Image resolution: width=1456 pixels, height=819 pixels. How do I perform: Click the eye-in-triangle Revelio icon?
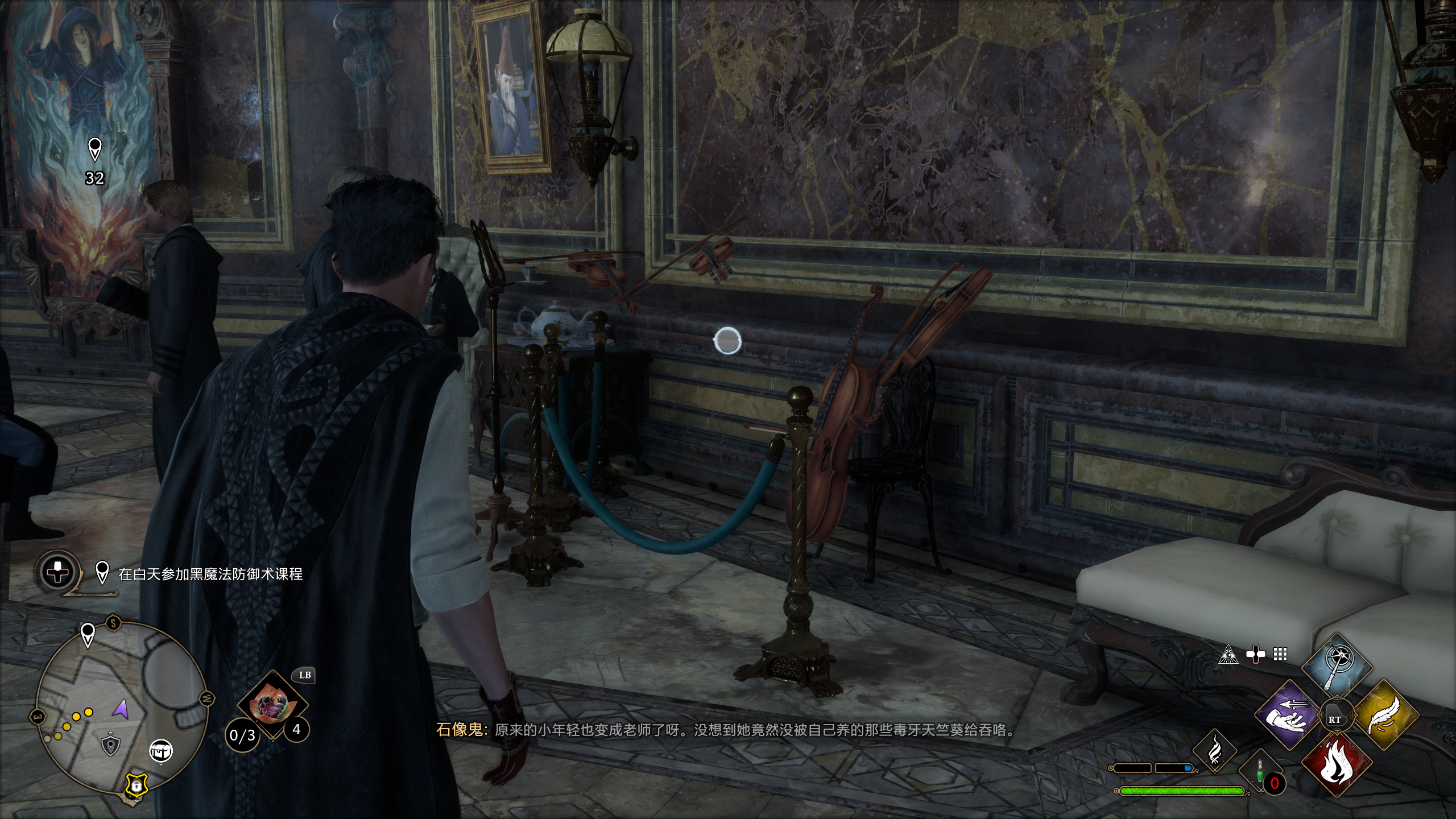click(1228, 655)
